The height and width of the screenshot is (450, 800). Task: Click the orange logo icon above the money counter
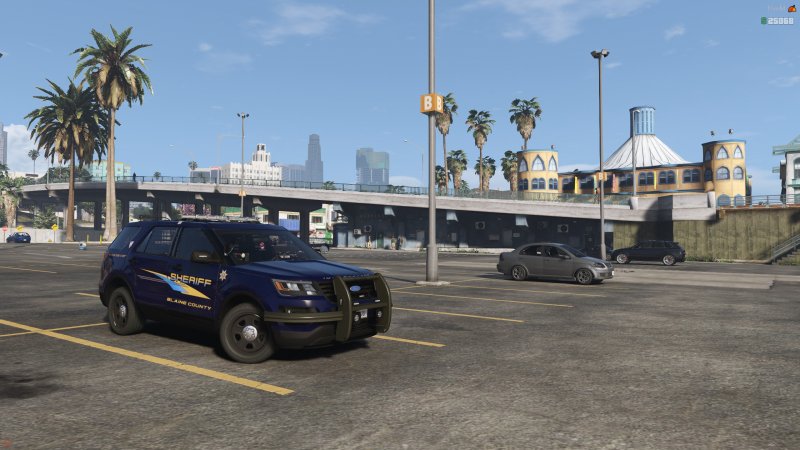pos(792,8)
